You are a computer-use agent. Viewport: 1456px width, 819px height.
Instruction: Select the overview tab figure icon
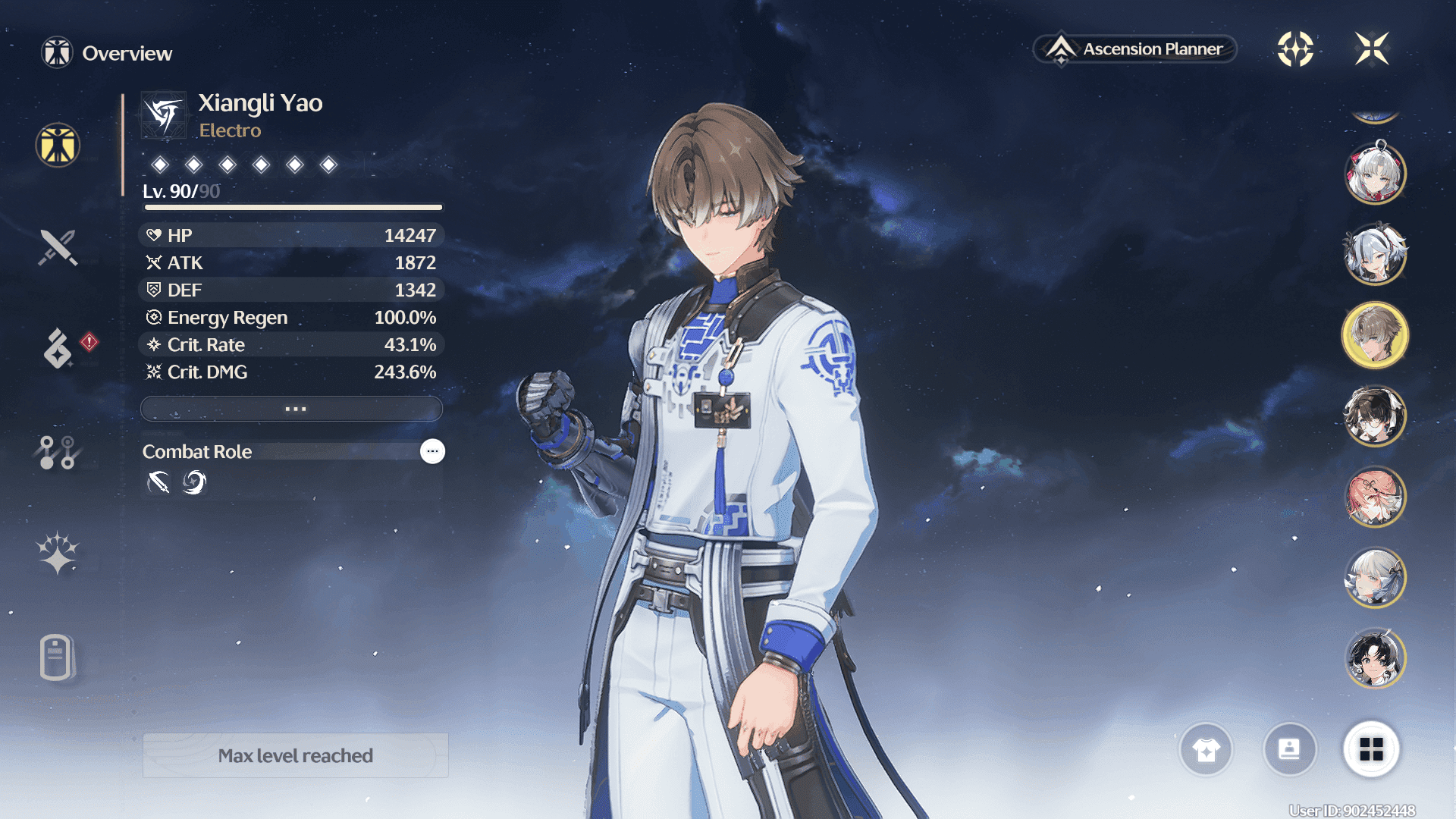point(58,145)
